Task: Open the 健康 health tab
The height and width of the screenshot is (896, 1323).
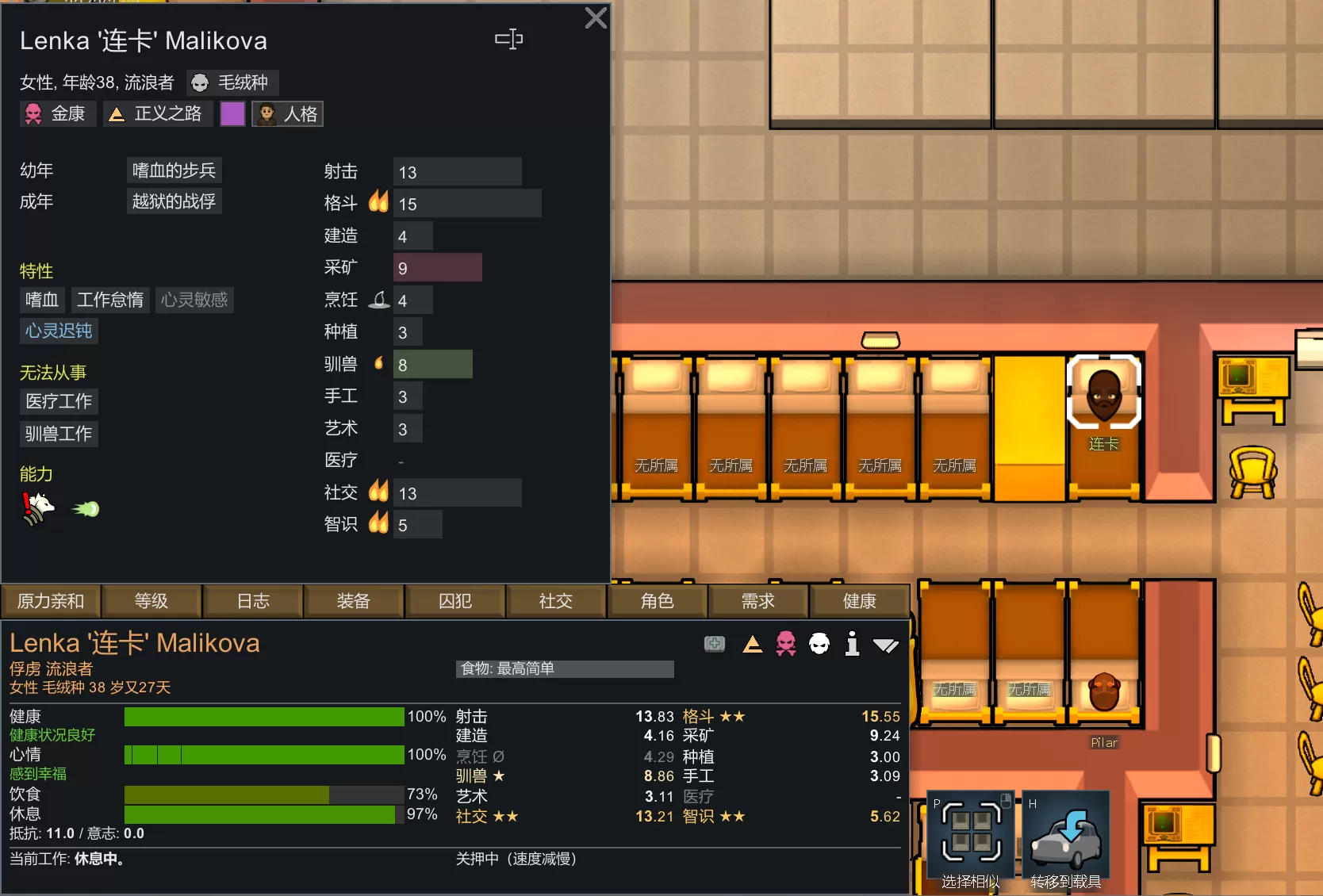Action: pyautogui.click(x=859, y=601)
